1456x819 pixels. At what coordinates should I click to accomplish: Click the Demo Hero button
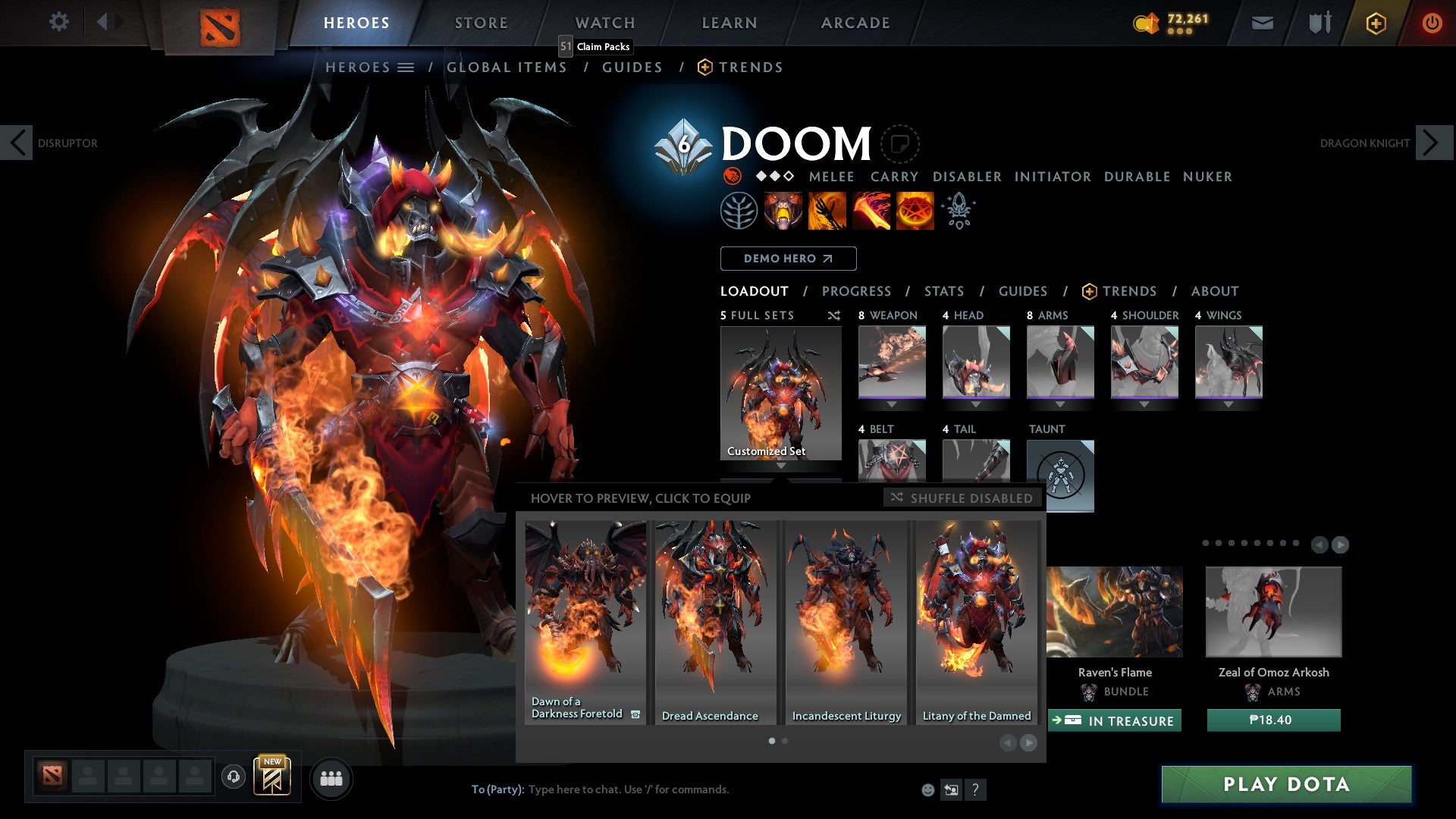pyautogui.click(x=788, y=258)
